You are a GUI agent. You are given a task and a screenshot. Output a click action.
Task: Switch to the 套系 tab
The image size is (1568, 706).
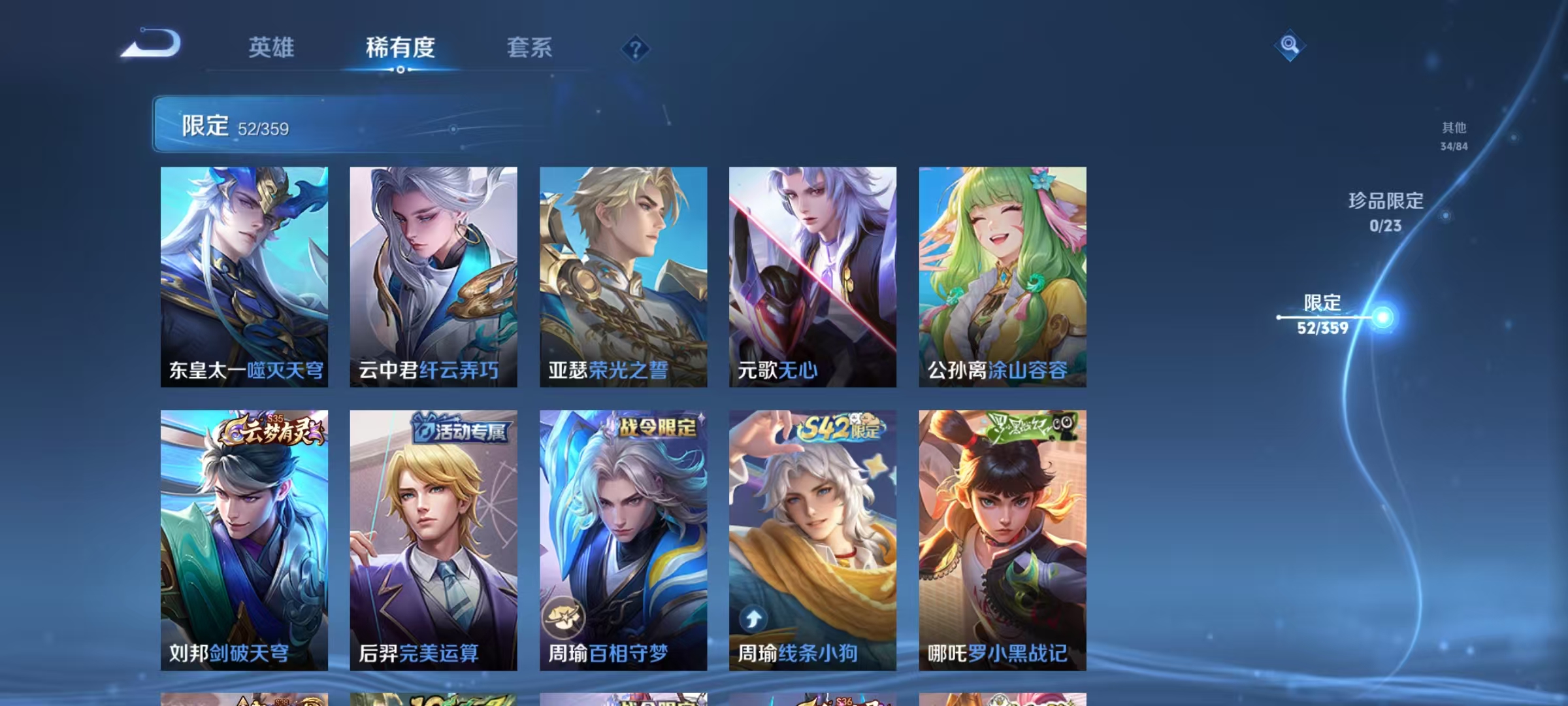point(530,48)
